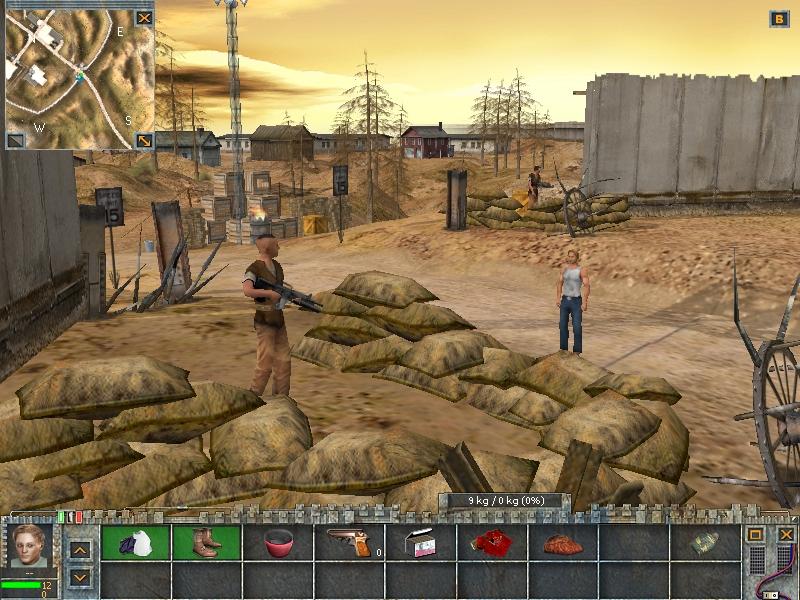Screen dimensions: 800x600
Task: Select the brown boots inventory slot
Action: [207, 543]
